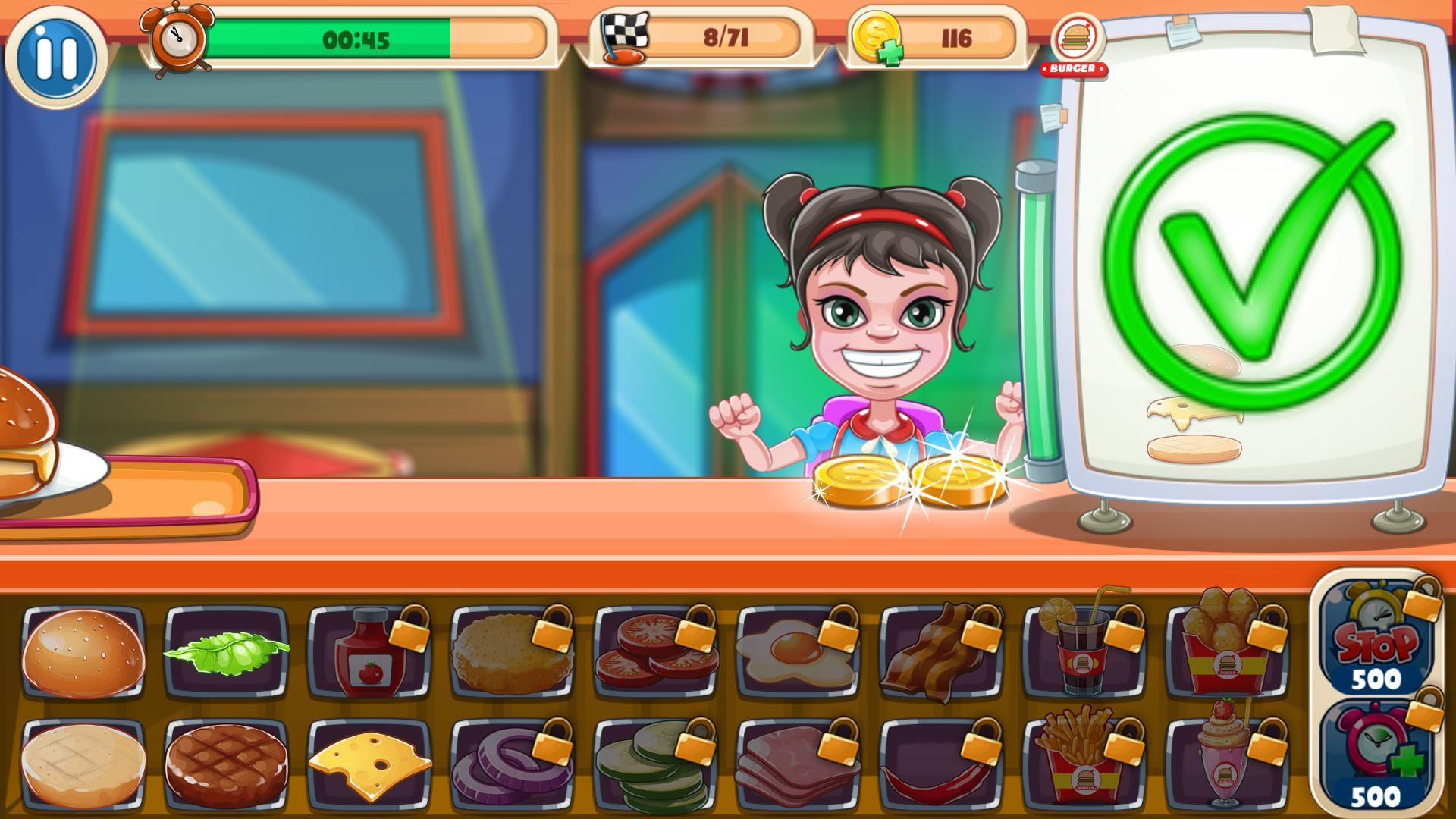This screenshot has height=819, width=1456.
Task: Tap the alarm clock timer icon
Action: click(x=176, y=36)
